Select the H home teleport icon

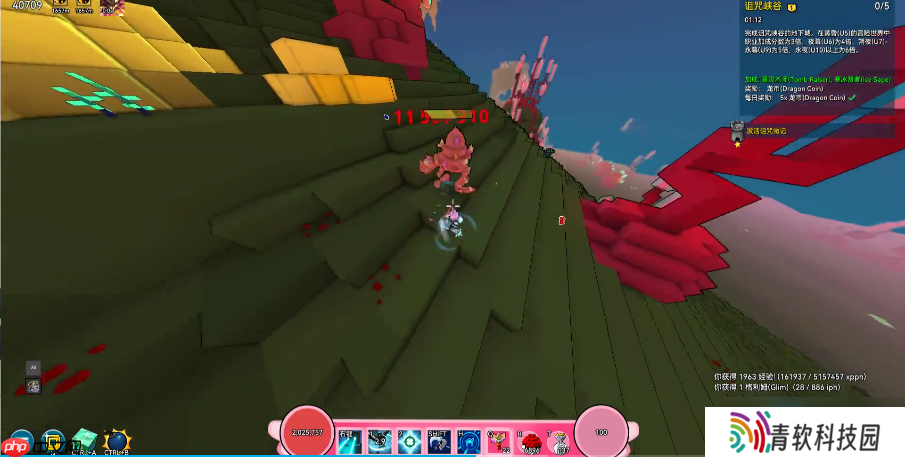tap(469, 440)
